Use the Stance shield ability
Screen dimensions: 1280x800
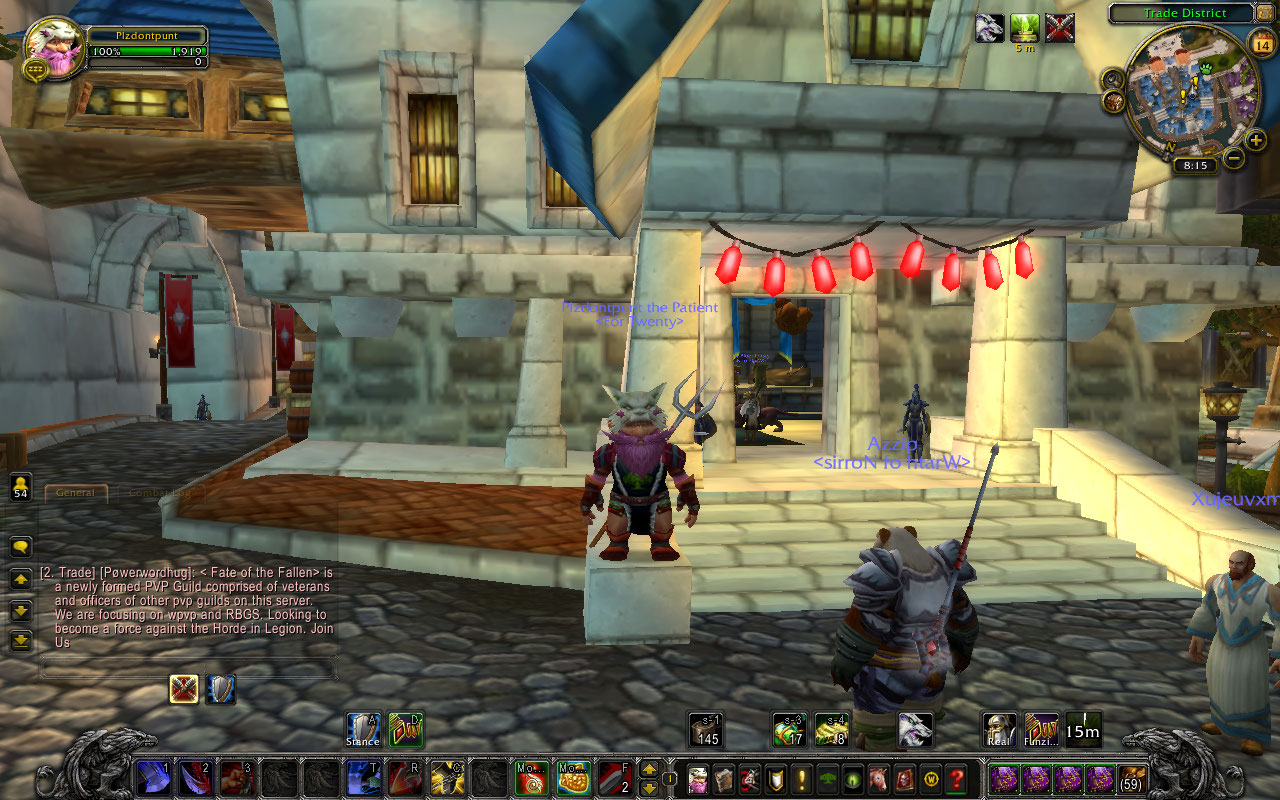coord(363,729)
